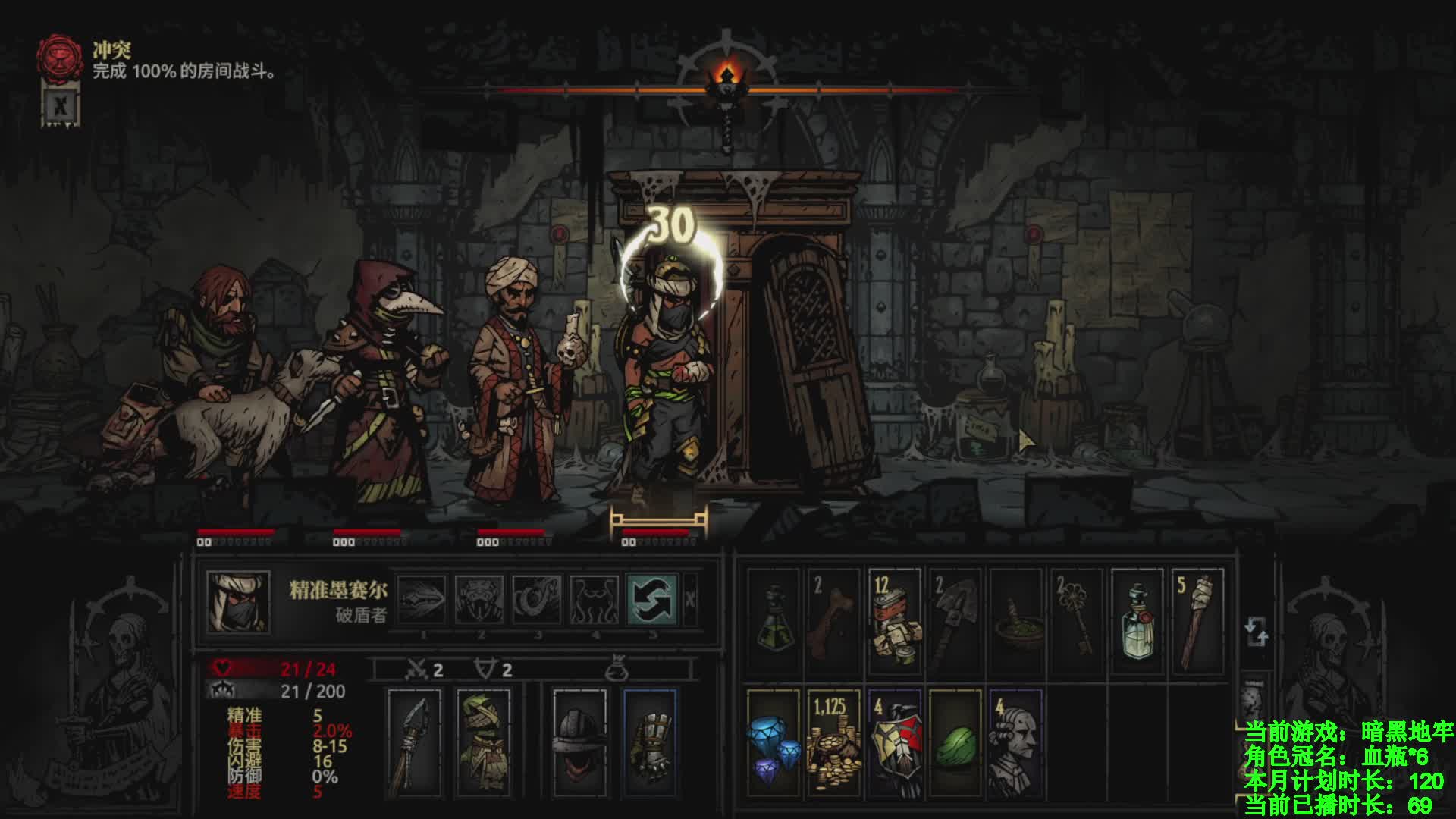Use the food provisions stack
This screenshot has height=819, width=1456.
(894, 622)
